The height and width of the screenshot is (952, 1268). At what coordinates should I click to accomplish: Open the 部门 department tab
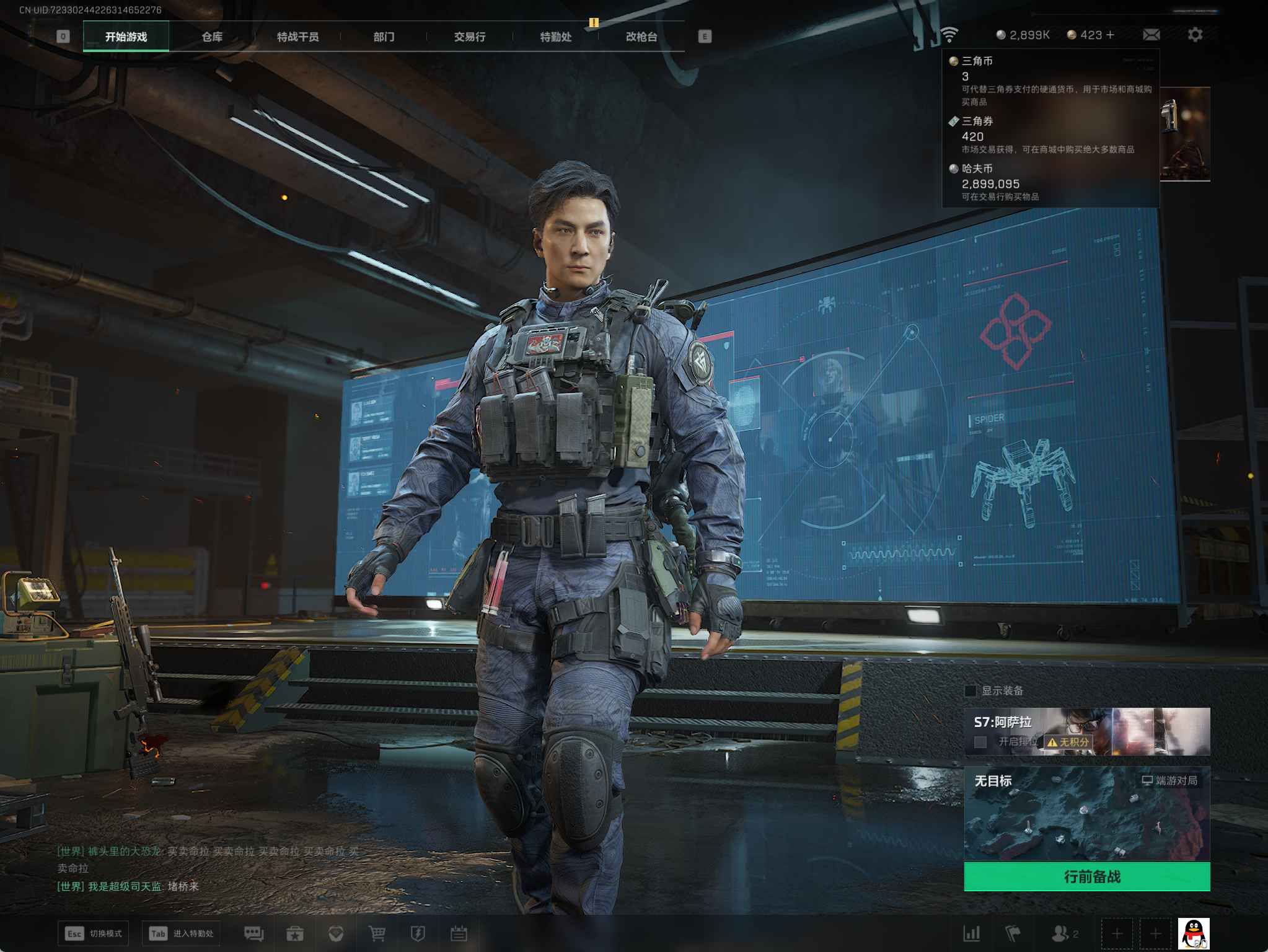coord(384,37)
